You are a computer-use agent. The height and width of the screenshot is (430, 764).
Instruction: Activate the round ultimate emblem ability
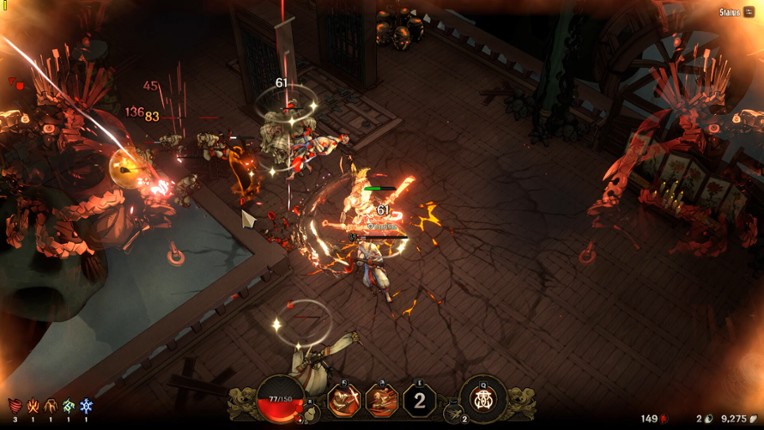(483, 400)
